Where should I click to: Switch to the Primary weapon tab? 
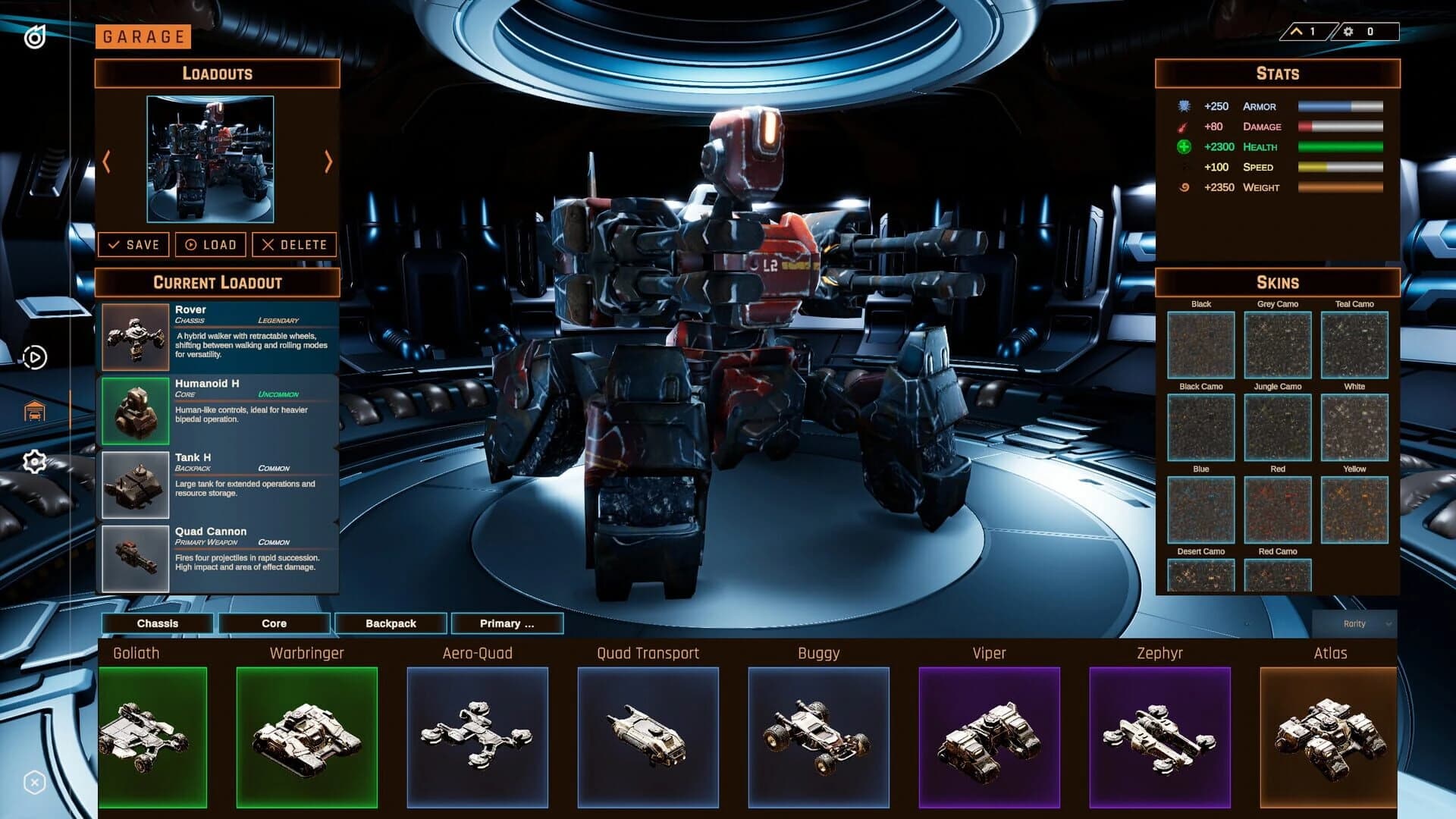507,623
